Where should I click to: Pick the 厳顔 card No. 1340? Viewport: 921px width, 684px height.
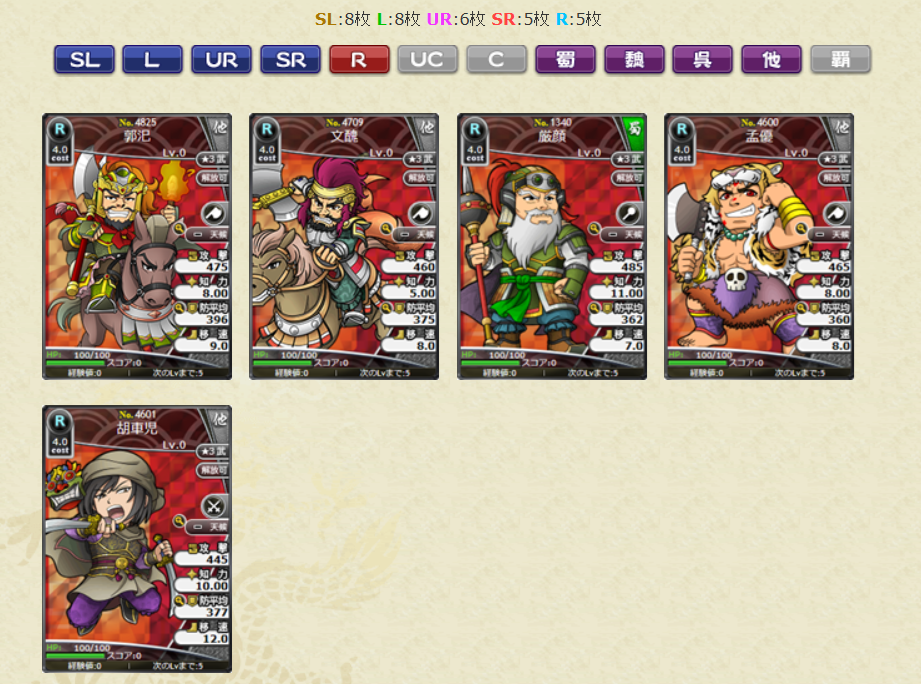[552, 246]
